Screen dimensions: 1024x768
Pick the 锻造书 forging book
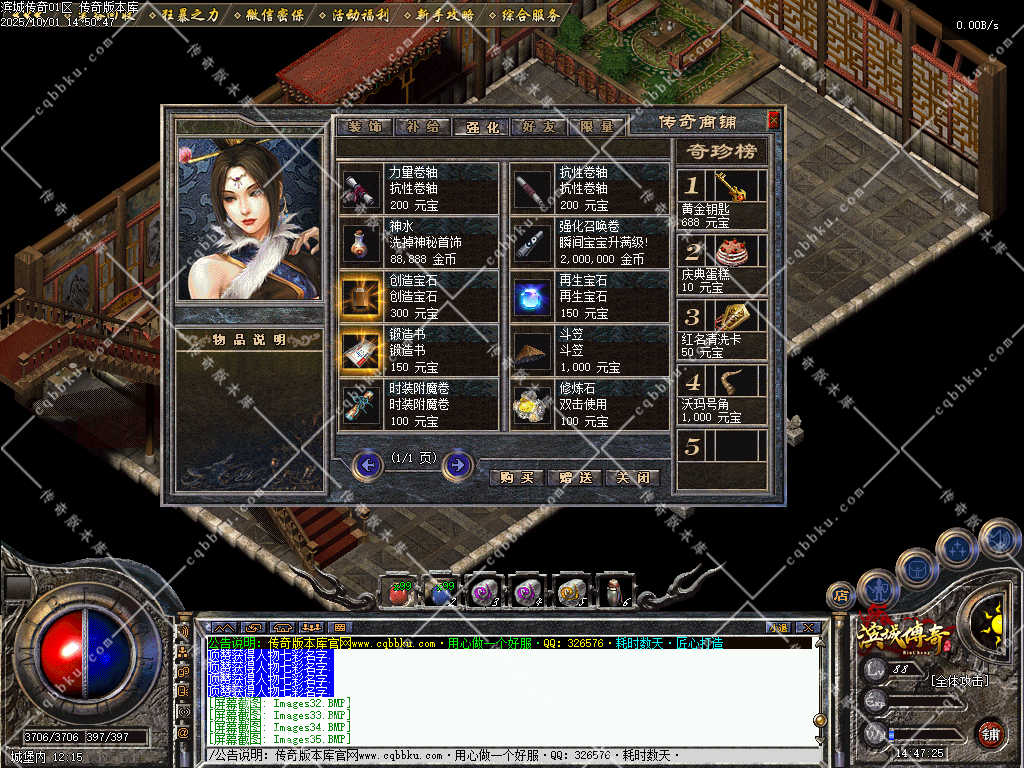[x=356, y=351]
